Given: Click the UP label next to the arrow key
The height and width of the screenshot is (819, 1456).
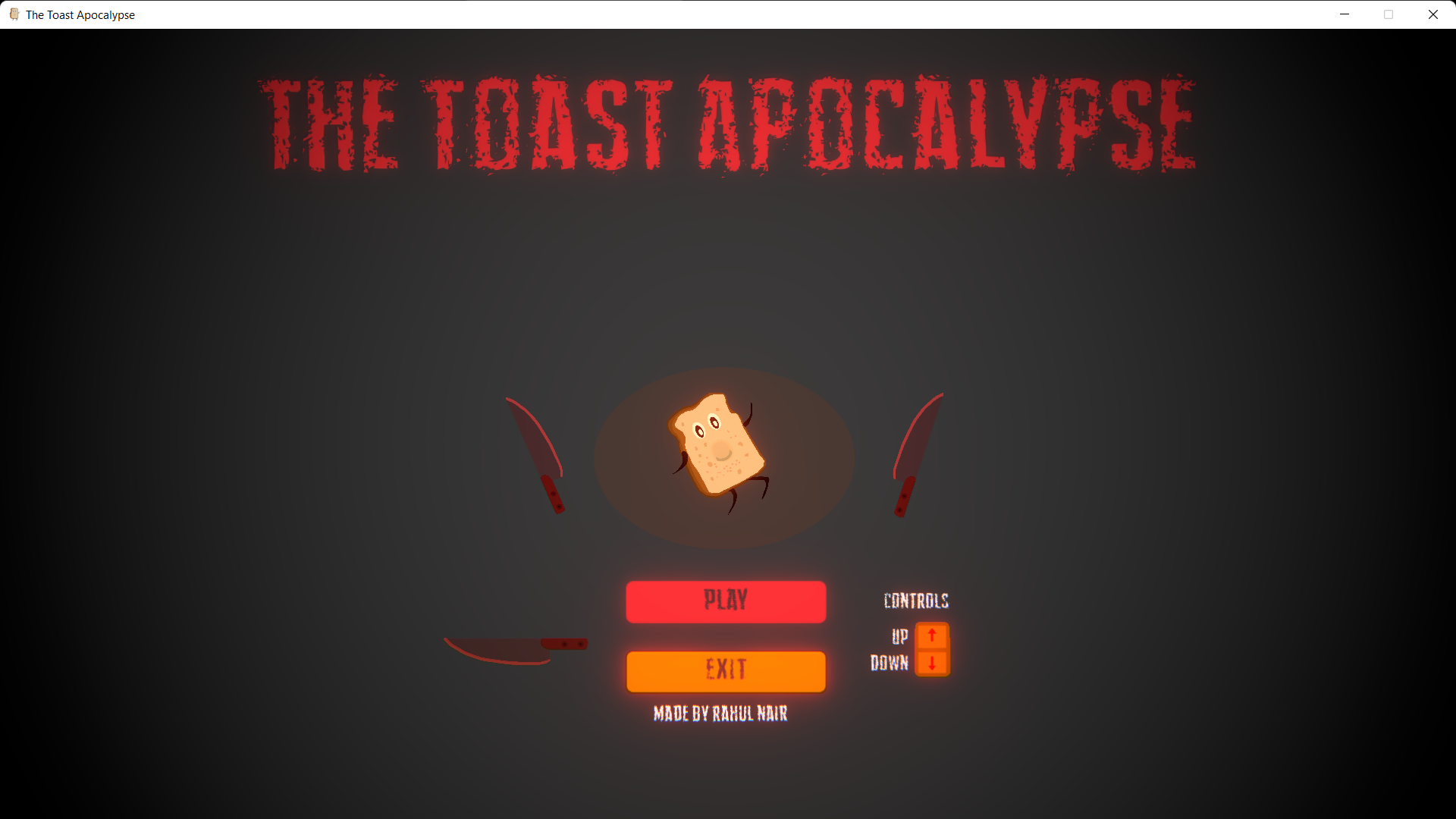Looking at the screenshot, I should [x=899, y=637].
